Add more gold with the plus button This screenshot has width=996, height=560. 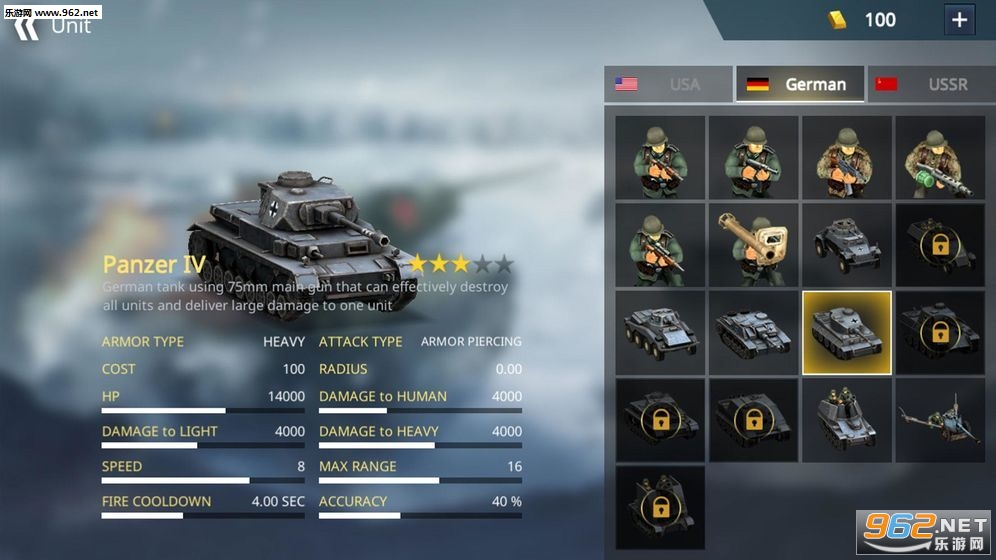point(959,20)
